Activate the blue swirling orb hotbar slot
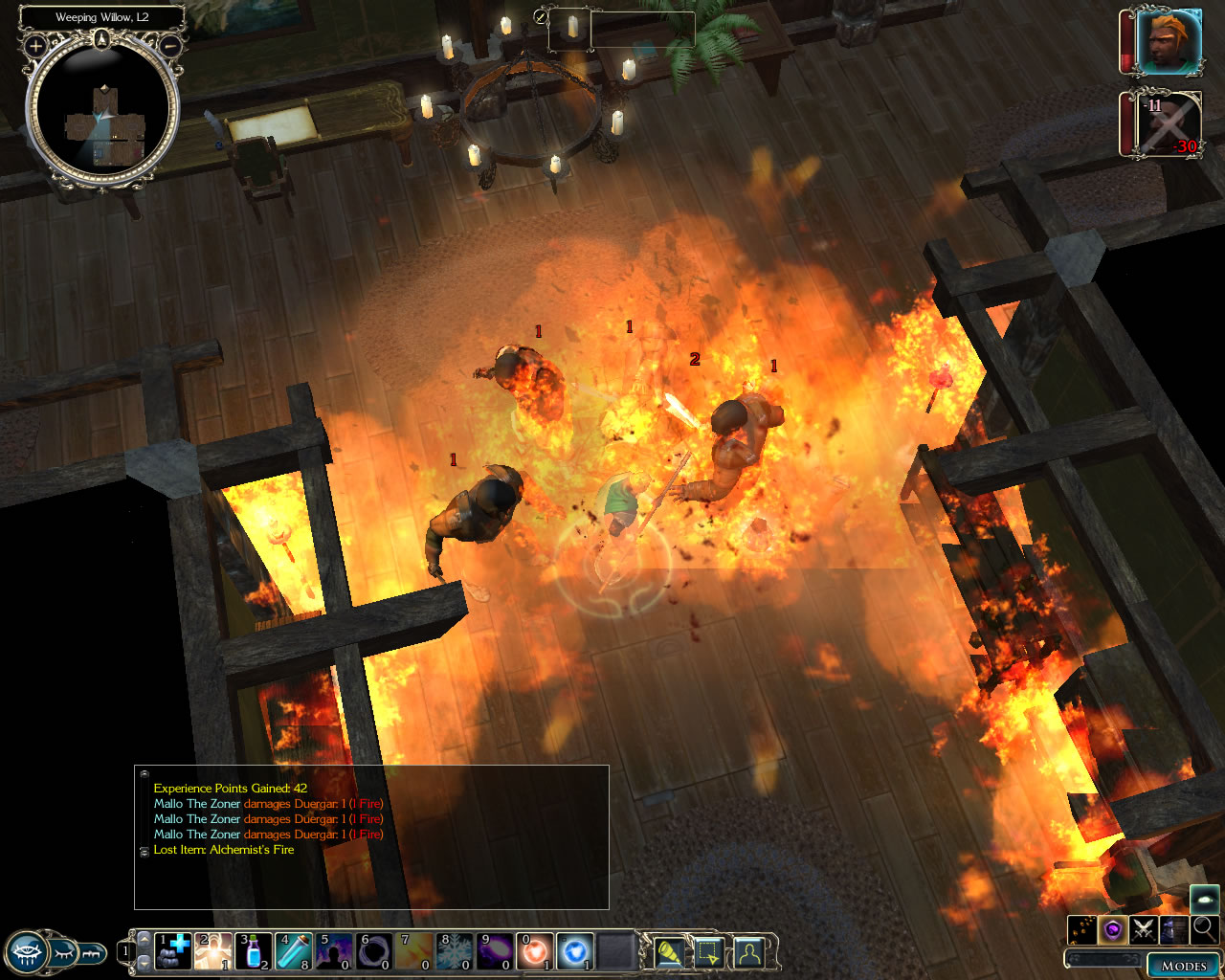 [575, 951]
